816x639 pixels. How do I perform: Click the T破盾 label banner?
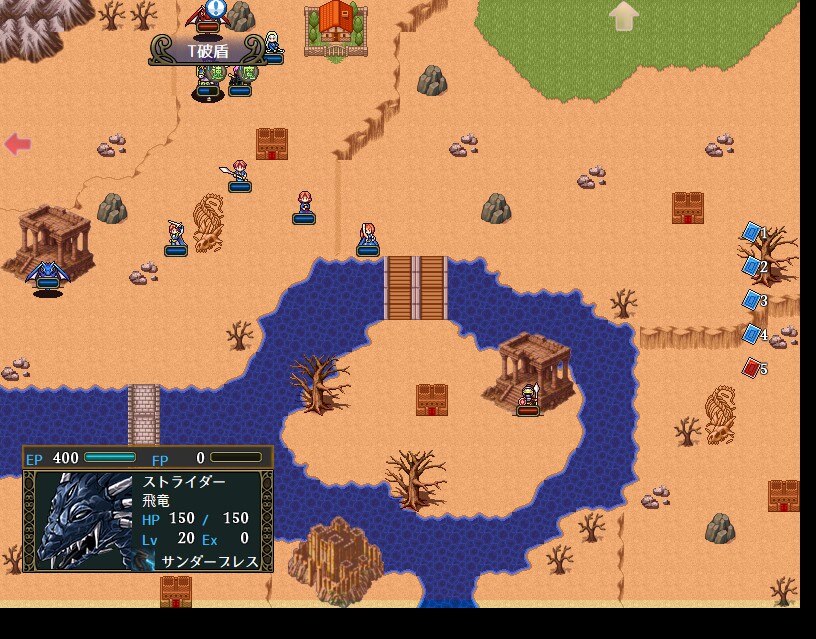tap(208, 50)
